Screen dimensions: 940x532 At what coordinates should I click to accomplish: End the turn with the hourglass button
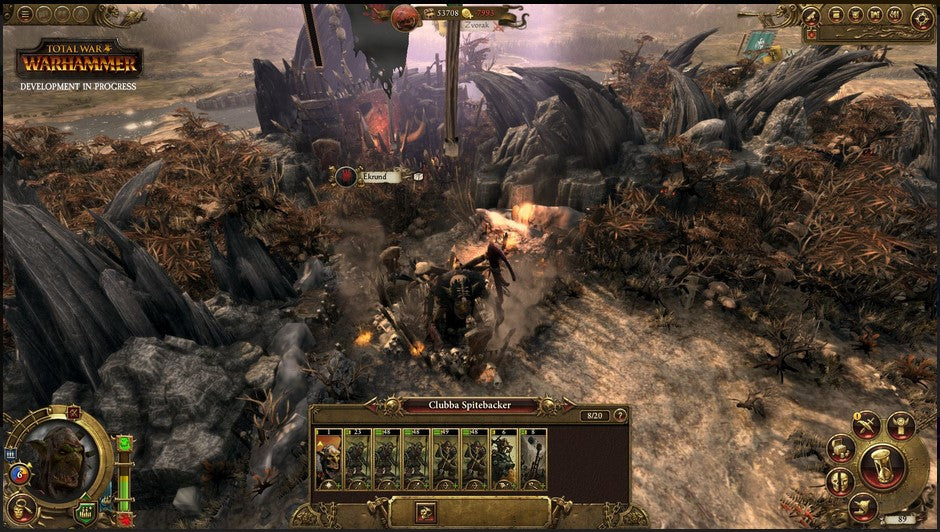click(x=881, y=466)
